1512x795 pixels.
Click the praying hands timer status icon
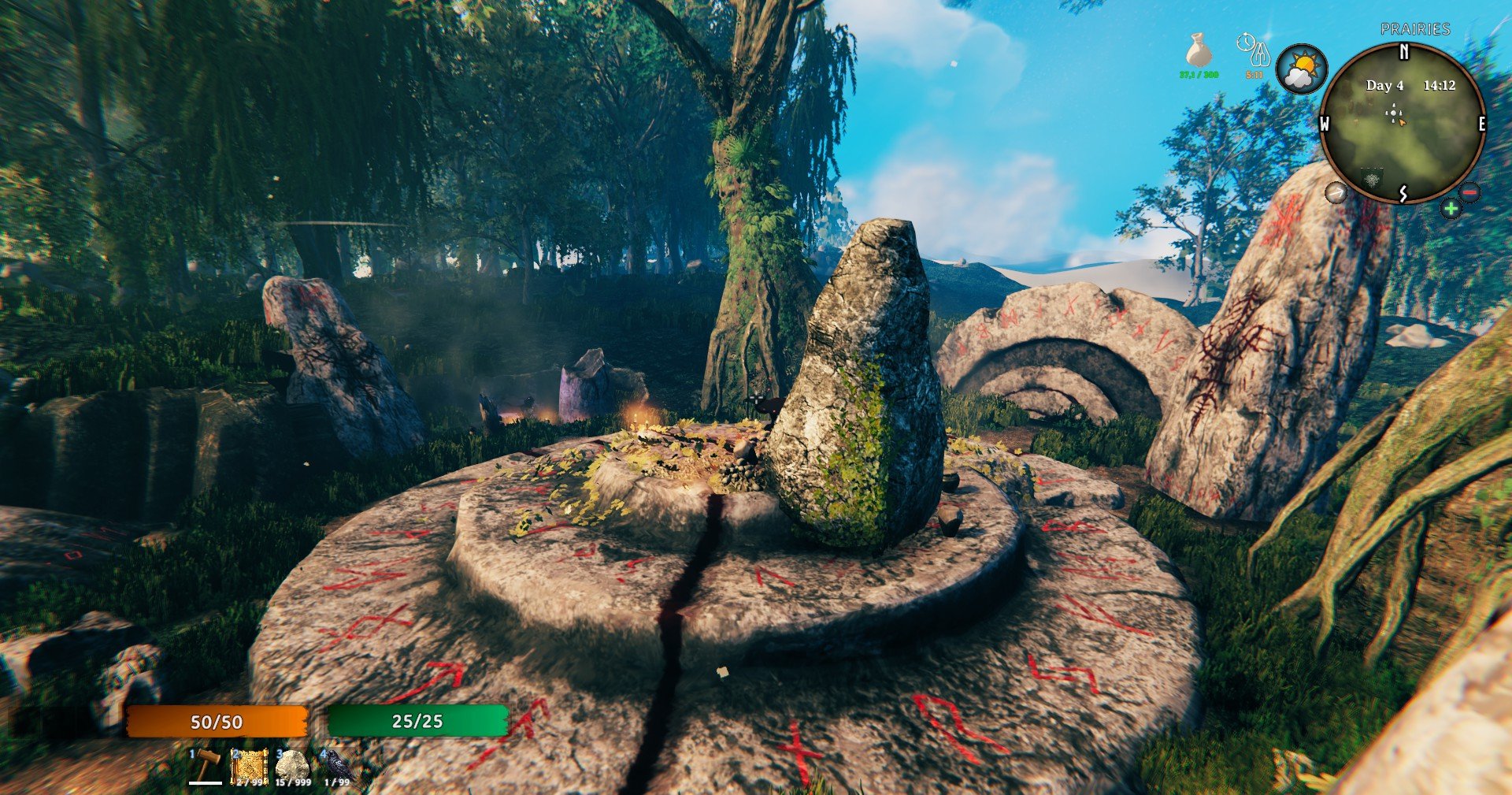(1254, 51)
